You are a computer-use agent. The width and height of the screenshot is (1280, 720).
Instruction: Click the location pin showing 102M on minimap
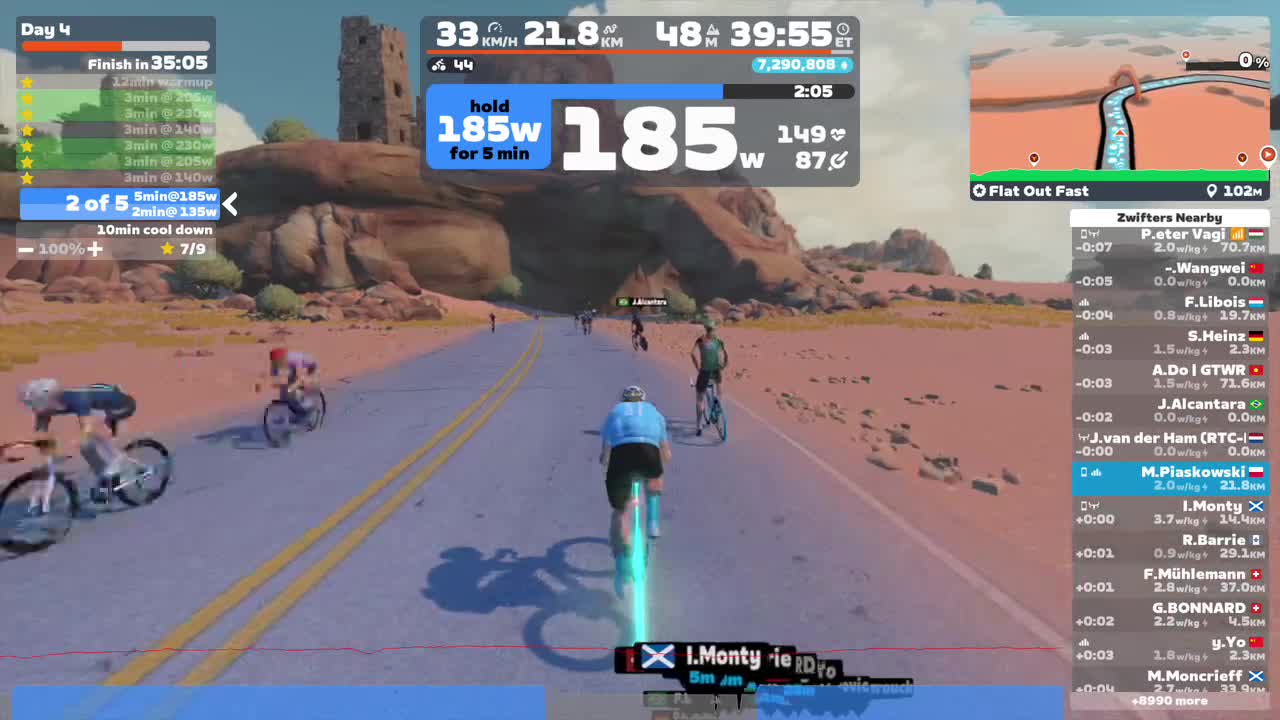point(1212,190)
